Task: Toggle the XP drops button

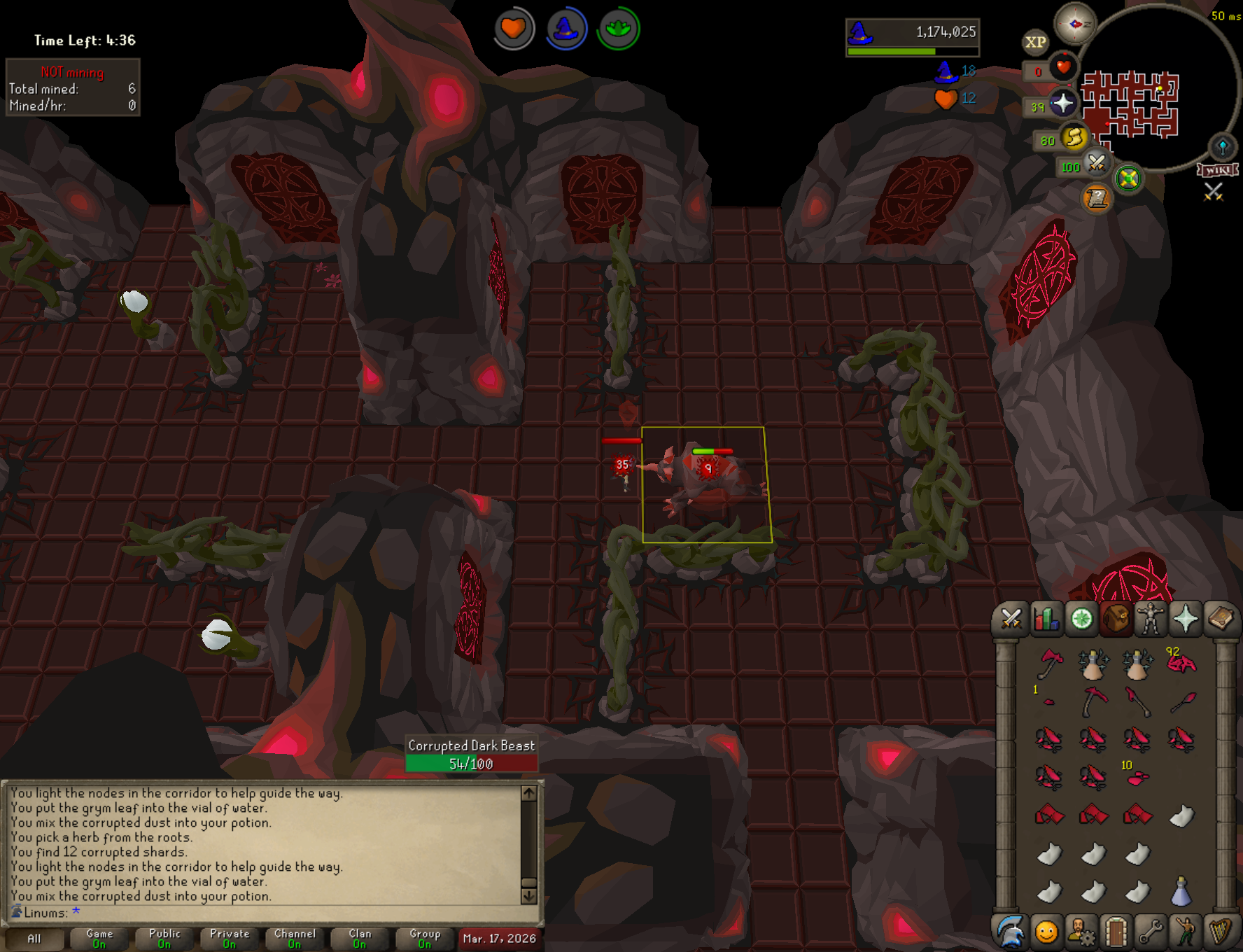Action: coord(1035,42)
